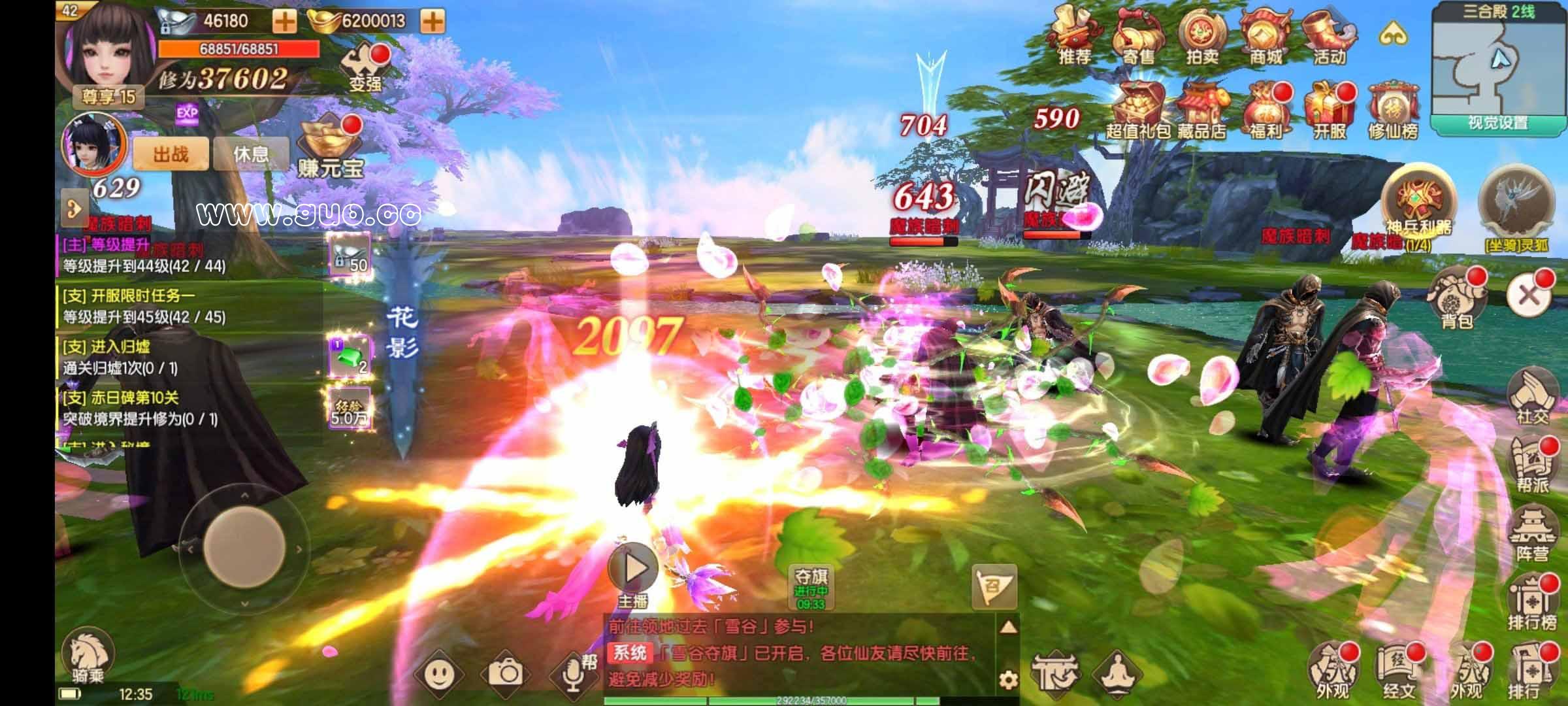The height and width of the screenshot is (706, 1568).
Task: Mount up with the 骑乘 button
Action: [x=88, y=656]
